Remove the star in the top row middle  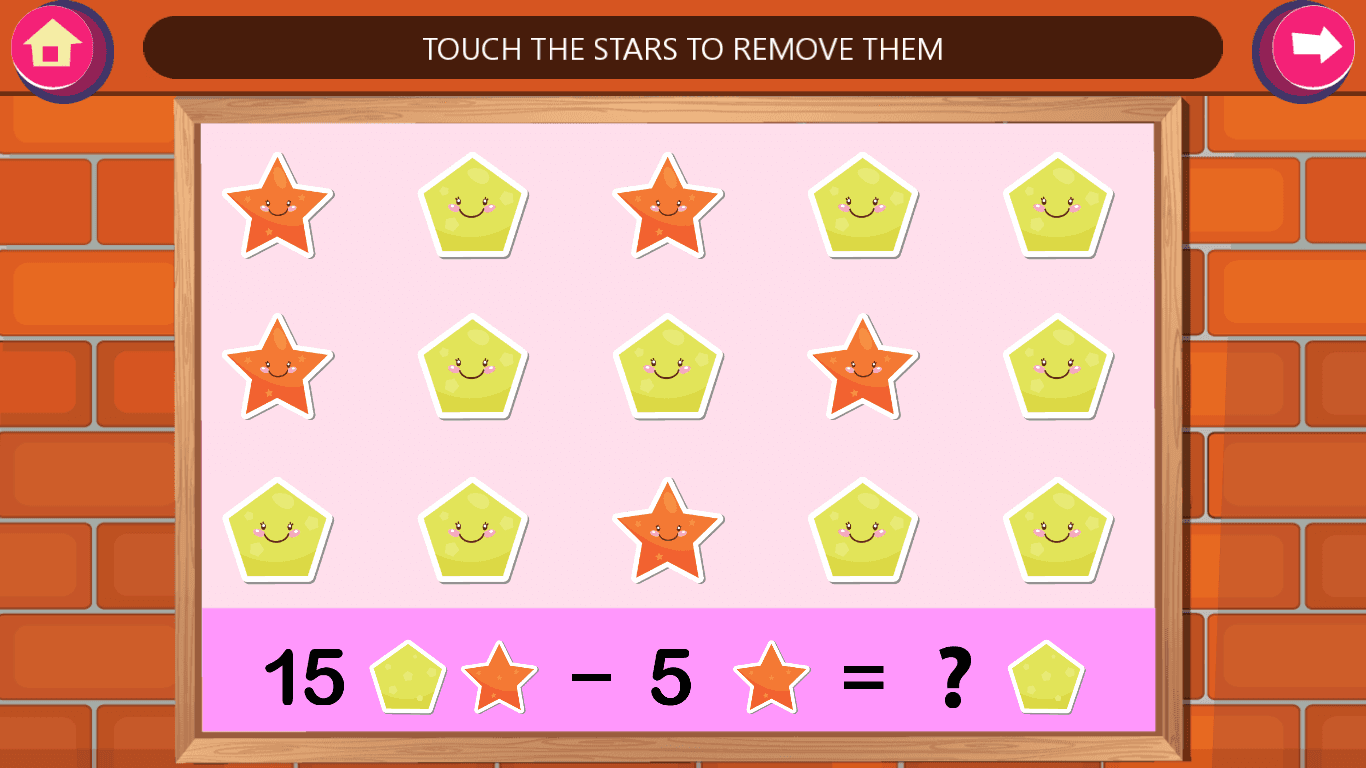pos(668,205)
